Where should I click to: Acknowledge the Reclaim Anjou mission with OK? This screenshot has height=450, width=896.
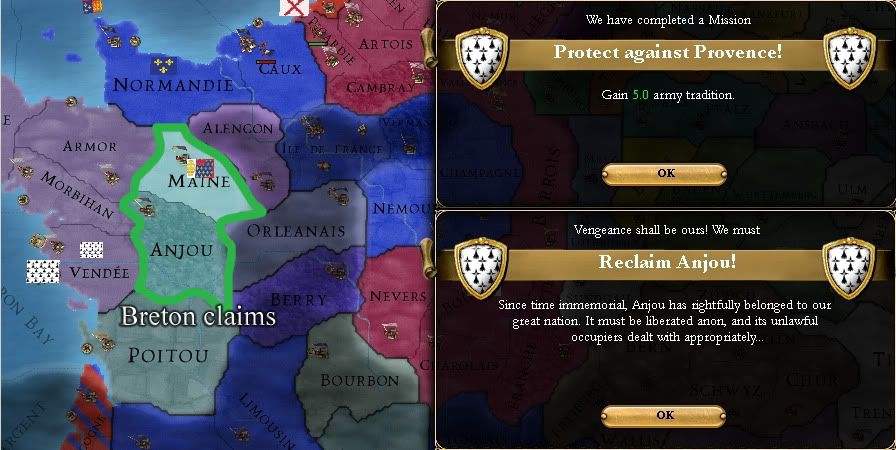pyautogui.click(x=665, y=415)
